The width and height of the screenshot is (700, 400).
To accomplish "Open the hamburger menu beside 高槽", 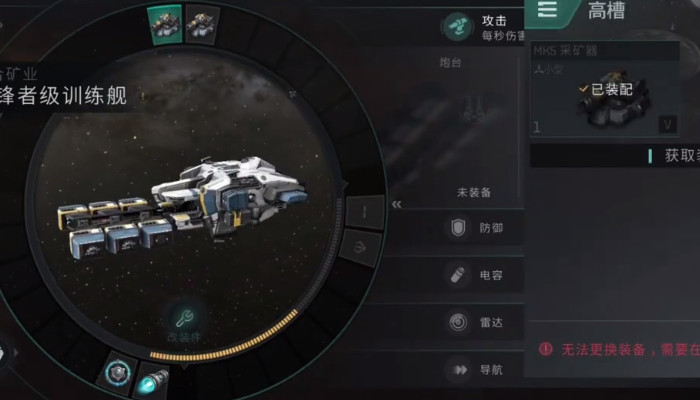I will [548, 10].
